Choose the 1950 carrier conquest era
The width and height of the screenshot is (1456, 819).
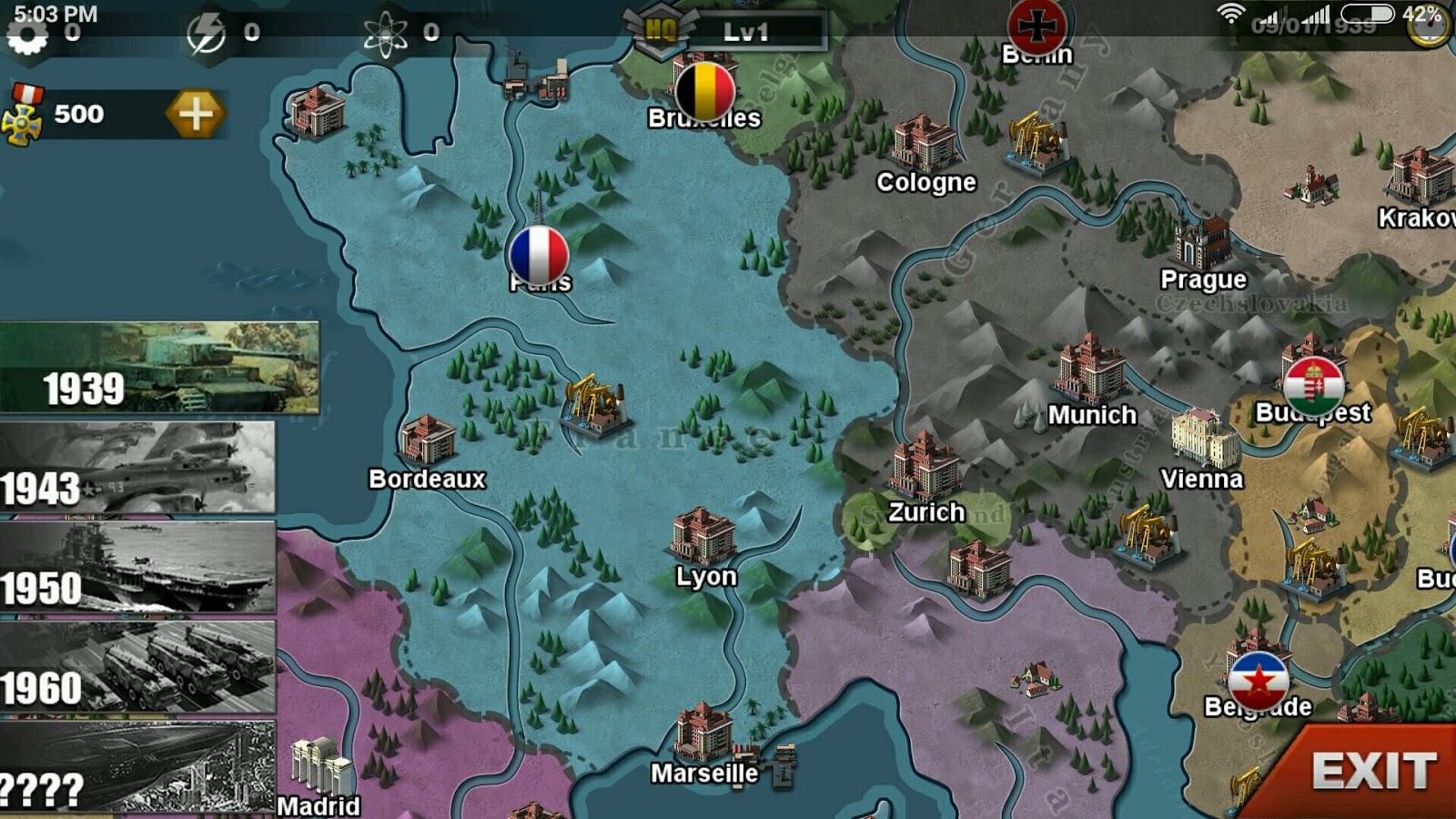(x=136, y=566)
